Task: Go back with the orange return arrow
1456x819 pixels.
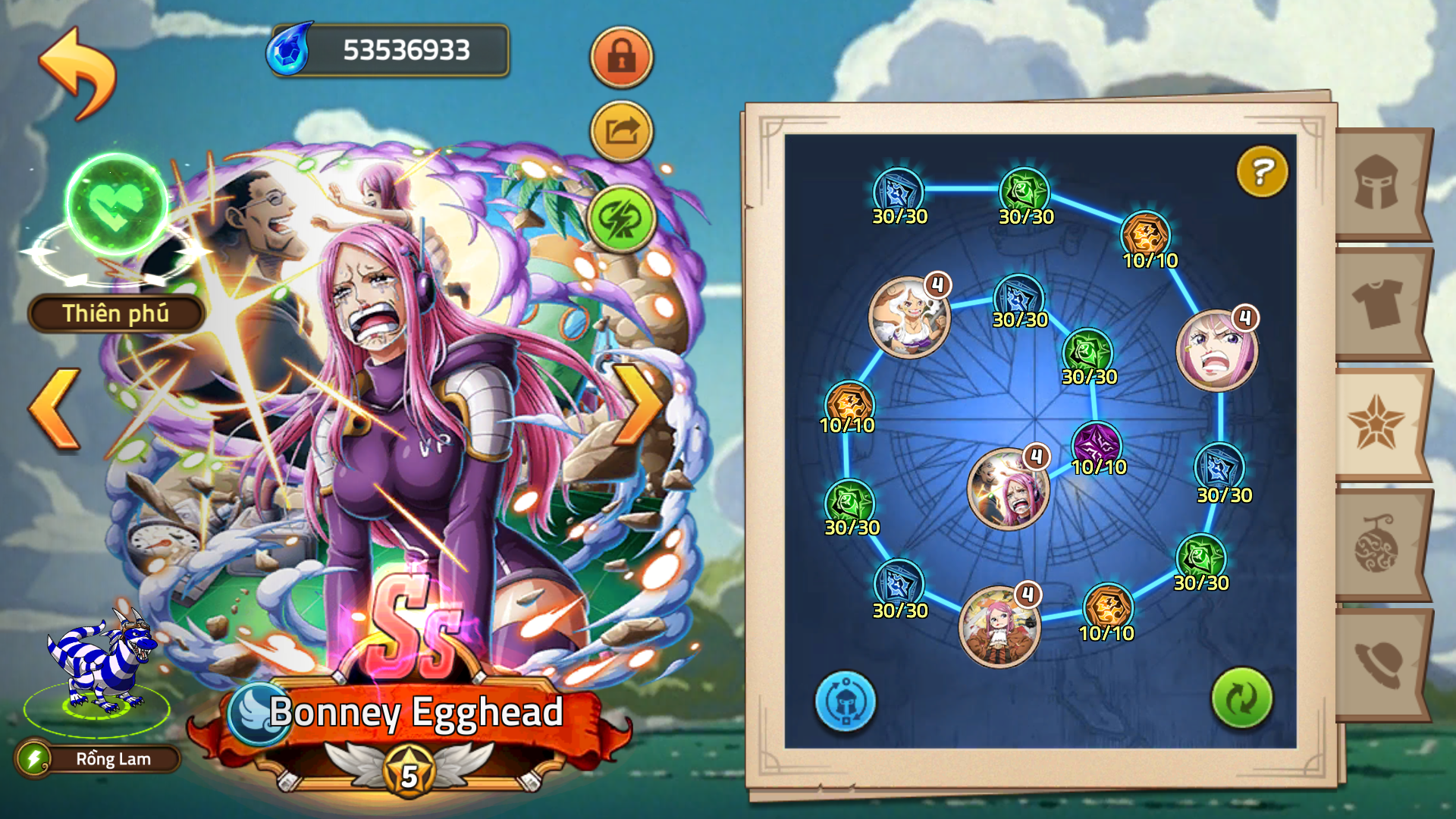Action: tap(77, 74)
